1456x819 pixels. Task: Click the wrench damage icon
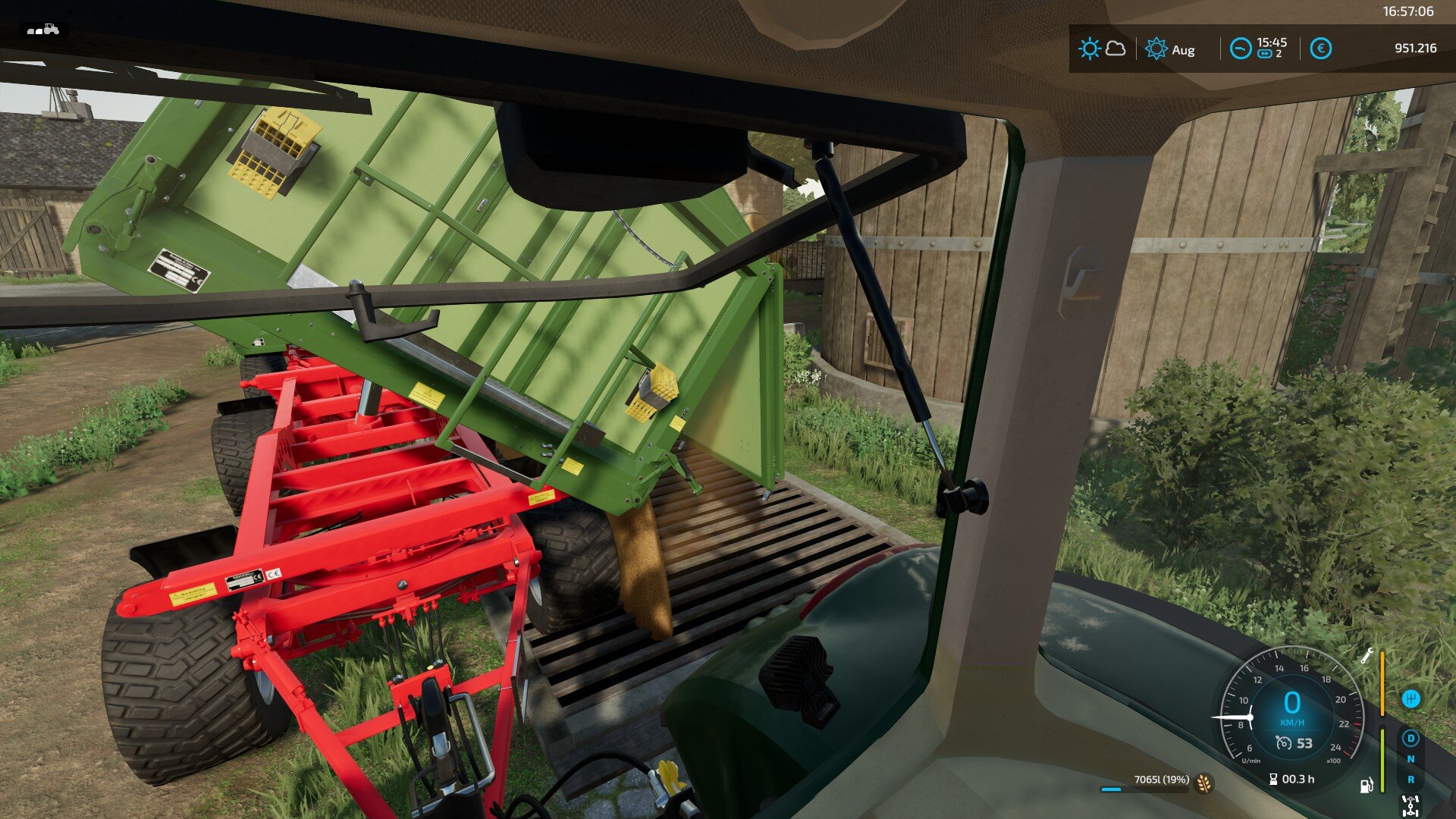[1367, 656]
